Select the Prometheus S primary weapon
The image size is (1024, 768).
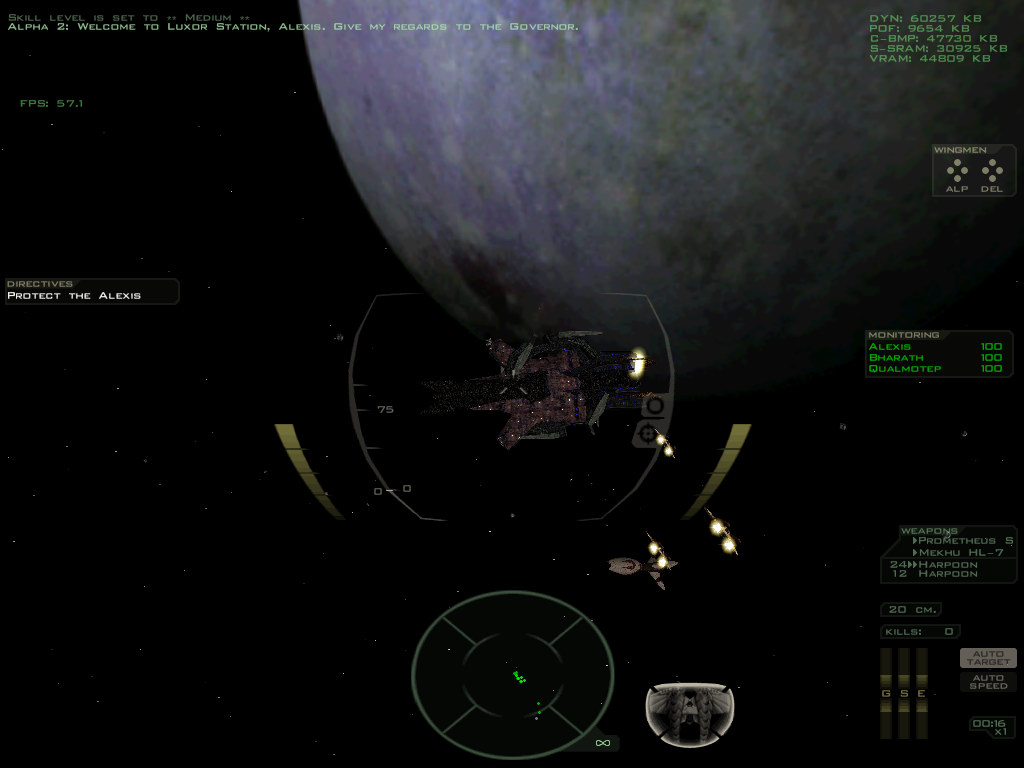click(964, 541)
